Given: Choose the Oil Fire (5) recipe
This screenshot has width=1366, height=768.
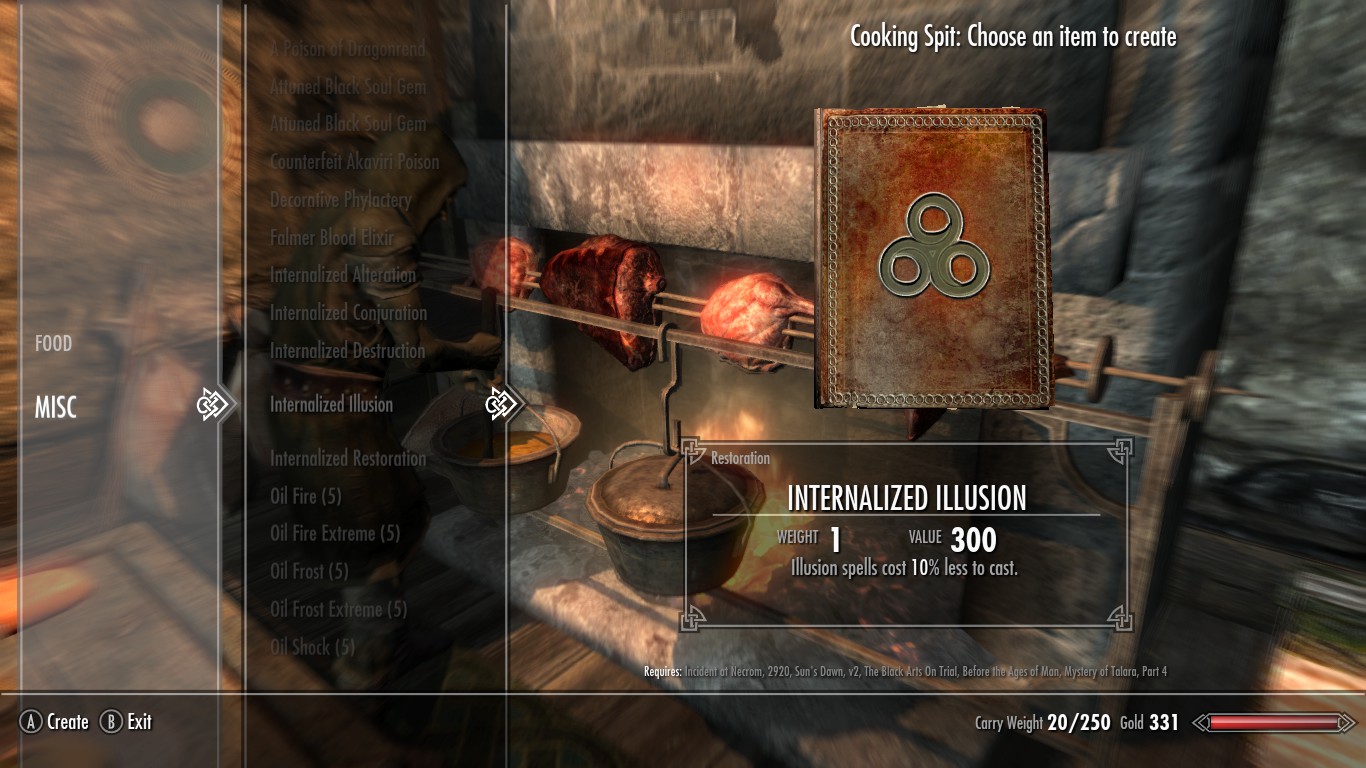Looking at the screenshot, I should (306, 496).
